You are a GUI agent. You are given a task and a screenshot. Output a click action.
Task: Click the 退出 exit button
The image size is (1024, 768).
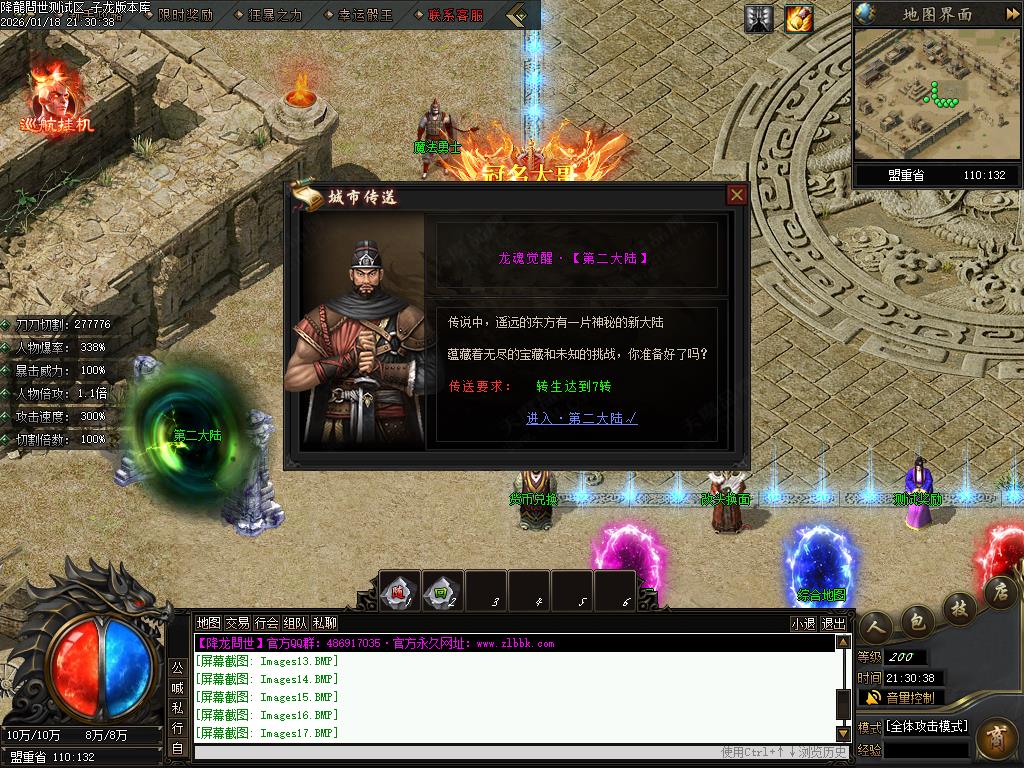point(833,623)
